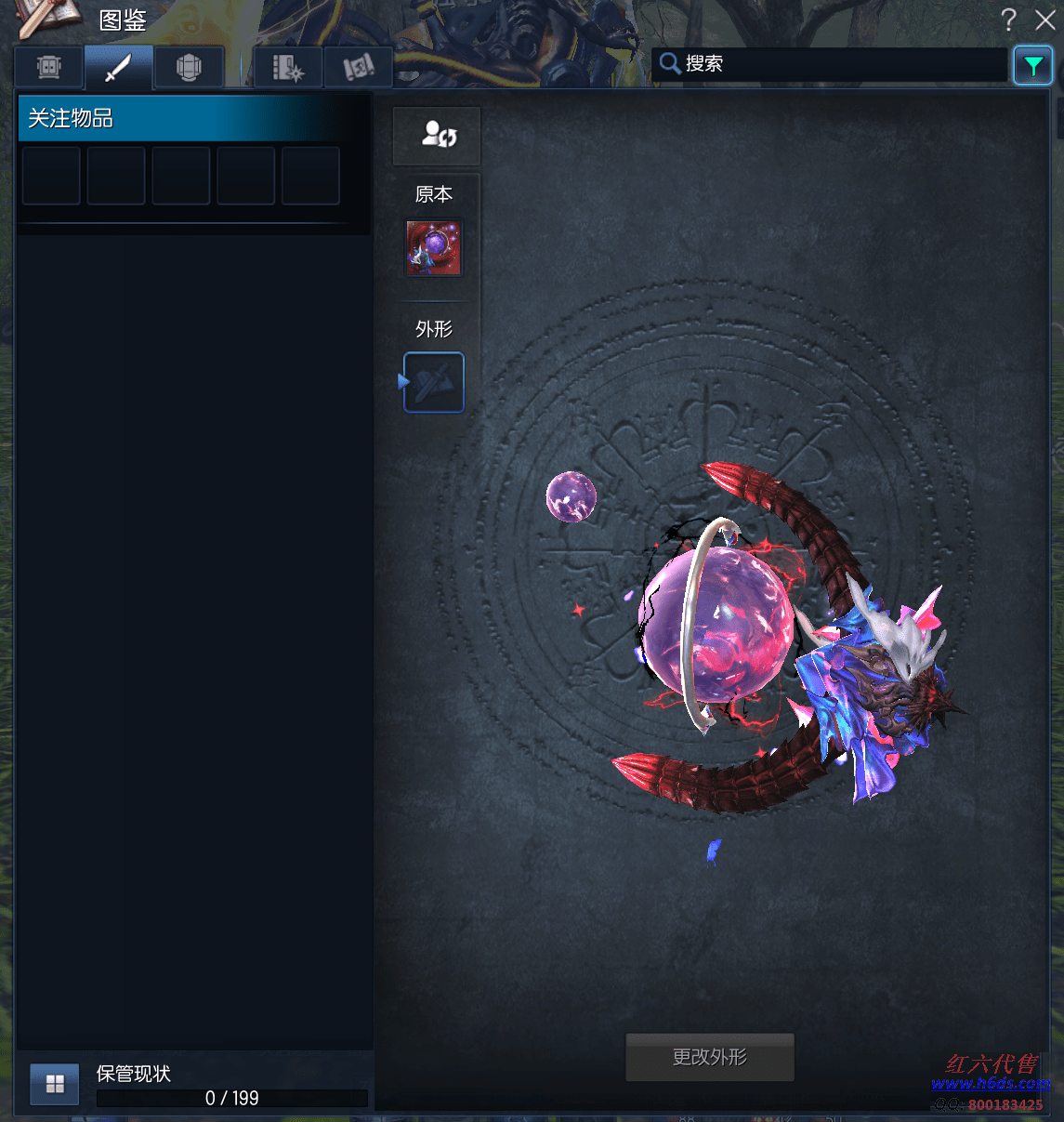This screenshot has height=1122, width=1064.
Task: Click the 更改外形 button
Action: coord(710,1057)
